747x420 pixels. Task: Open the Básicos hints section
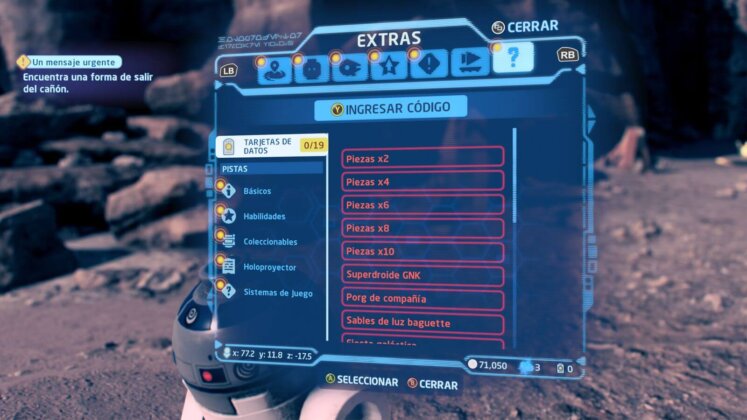point(257,190)
